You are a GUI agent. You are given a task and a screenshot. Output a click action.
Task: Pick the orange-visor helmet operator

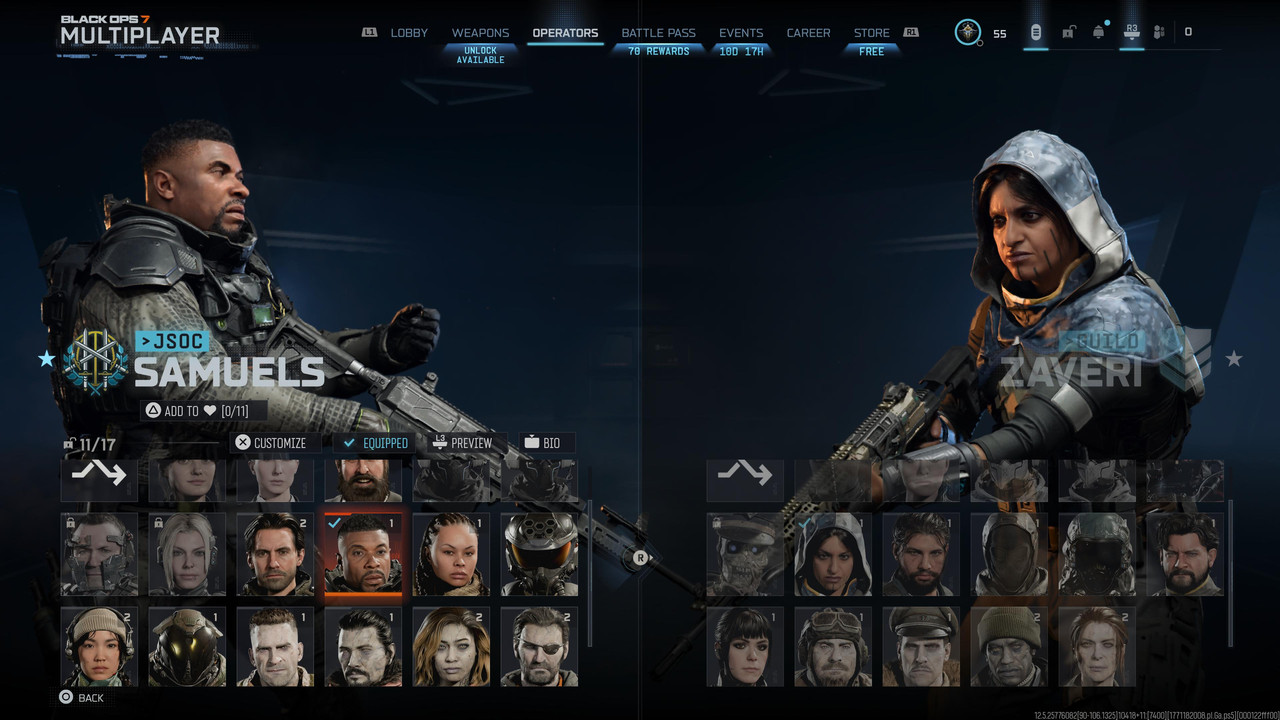pos(539,553)
